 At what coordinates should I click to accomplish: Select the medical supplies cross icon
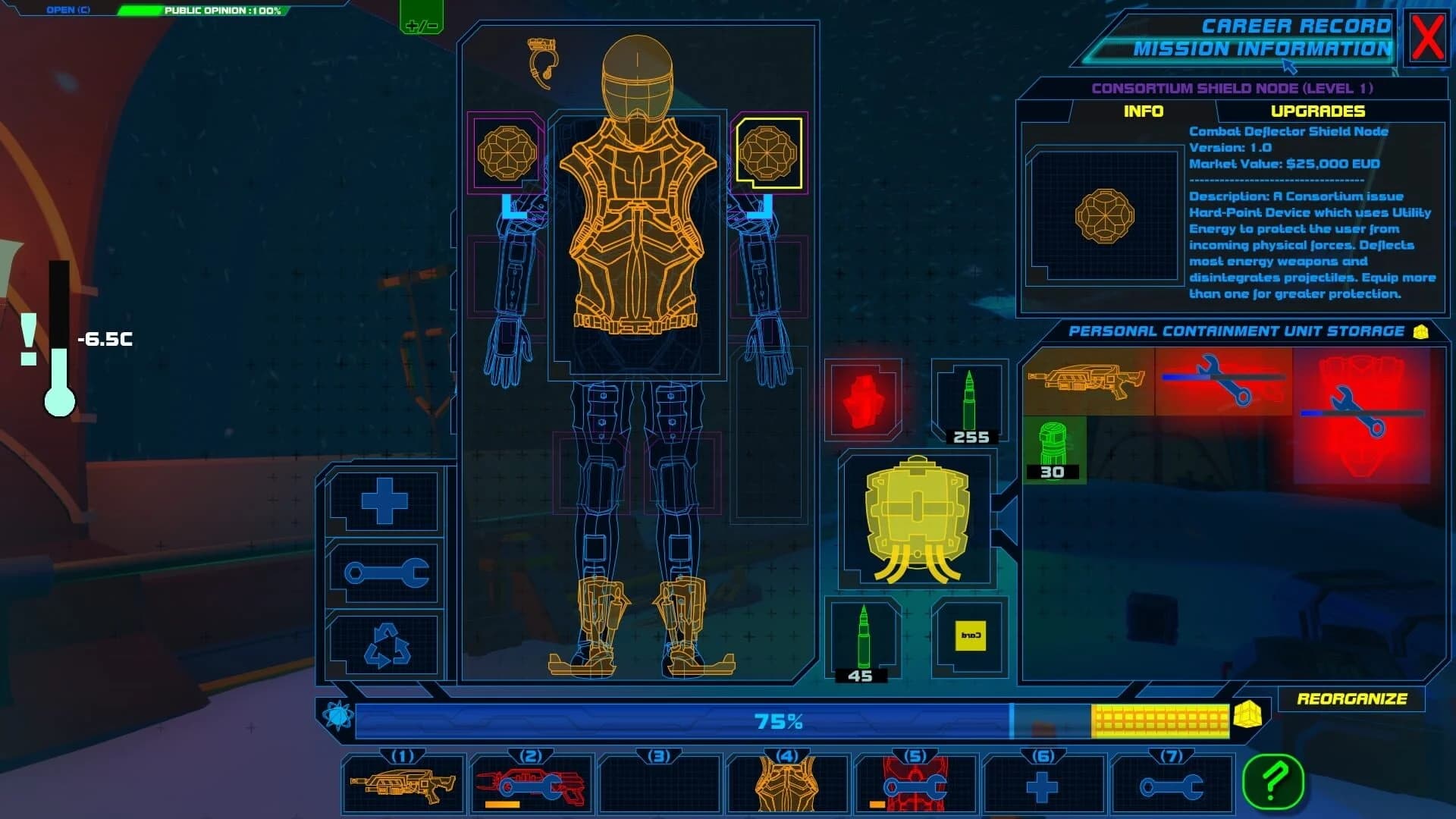click(385, 500)
